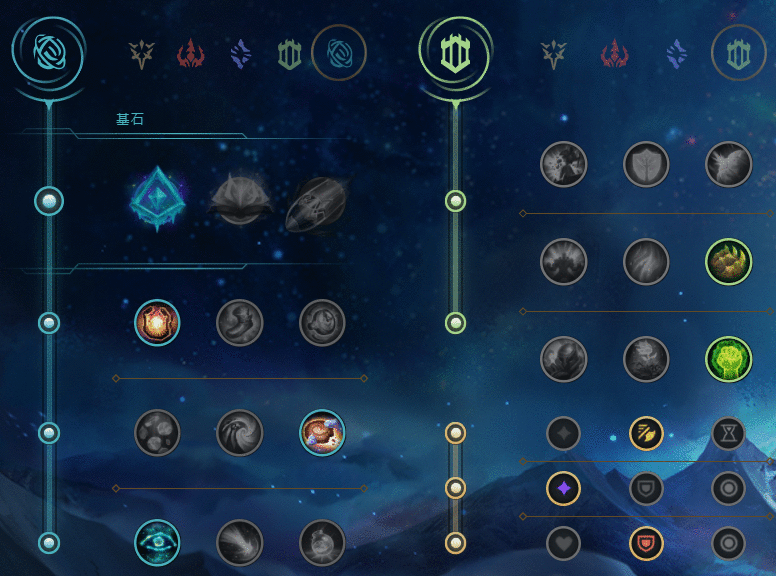Select the Hextech Flashtraption rune
The image size is (776, 576).
tap(157, 323)
